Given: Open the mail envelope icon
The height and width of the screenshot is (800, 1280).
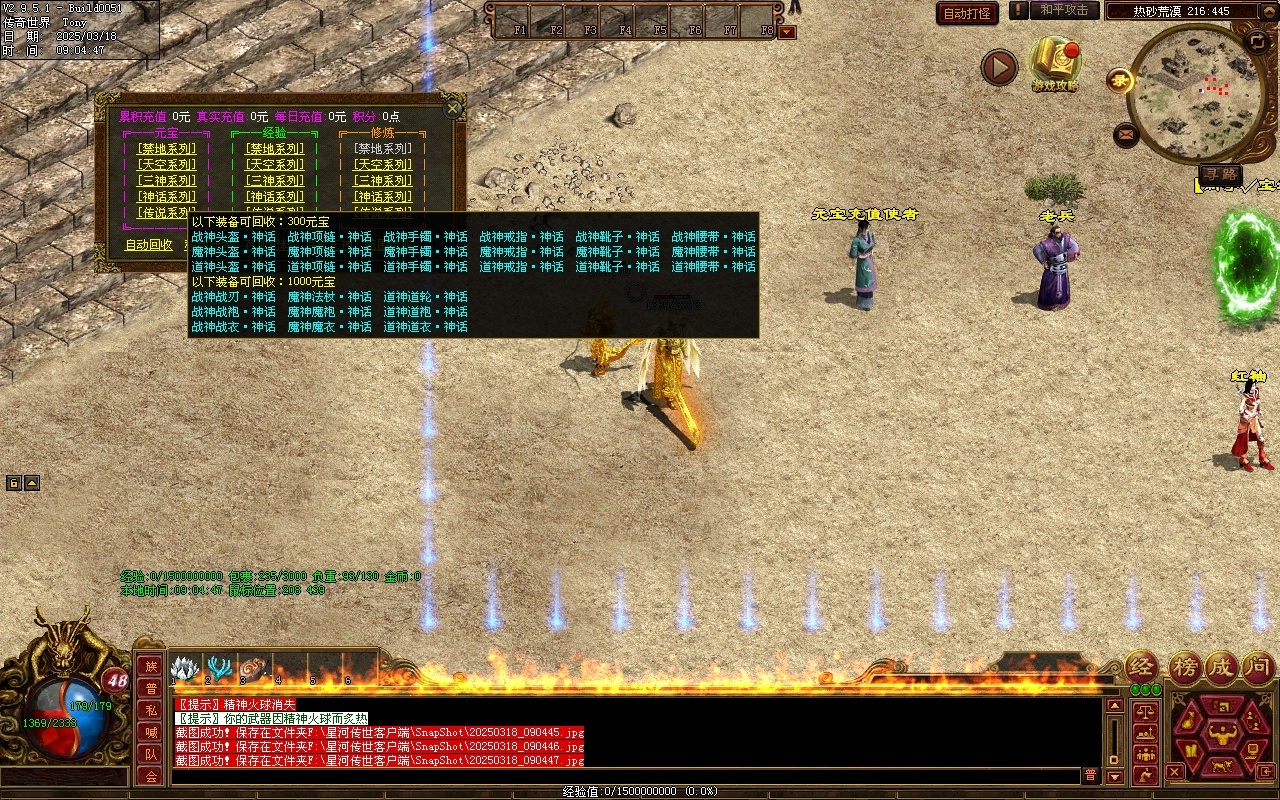Looking at the screenshot, I should click(1126, 133).
